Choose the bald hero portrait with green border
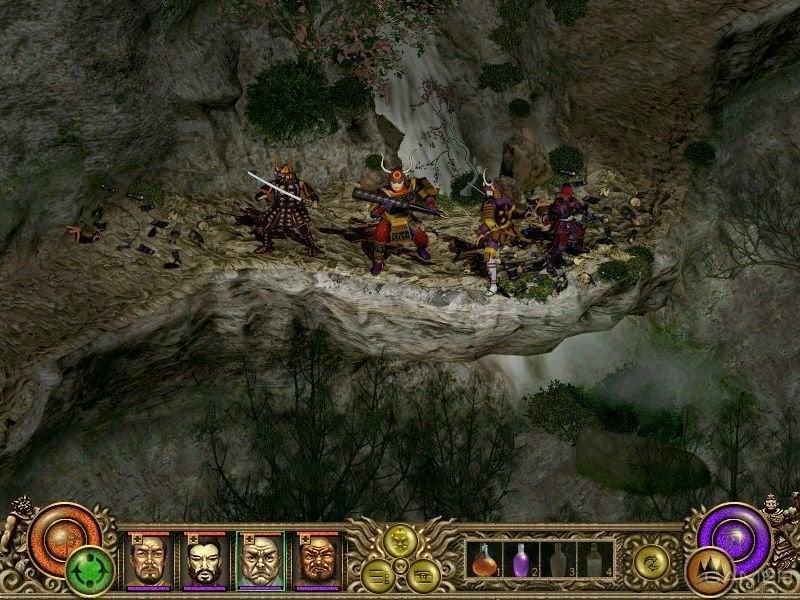The image size is (800, 600). [x=260, y=561]
